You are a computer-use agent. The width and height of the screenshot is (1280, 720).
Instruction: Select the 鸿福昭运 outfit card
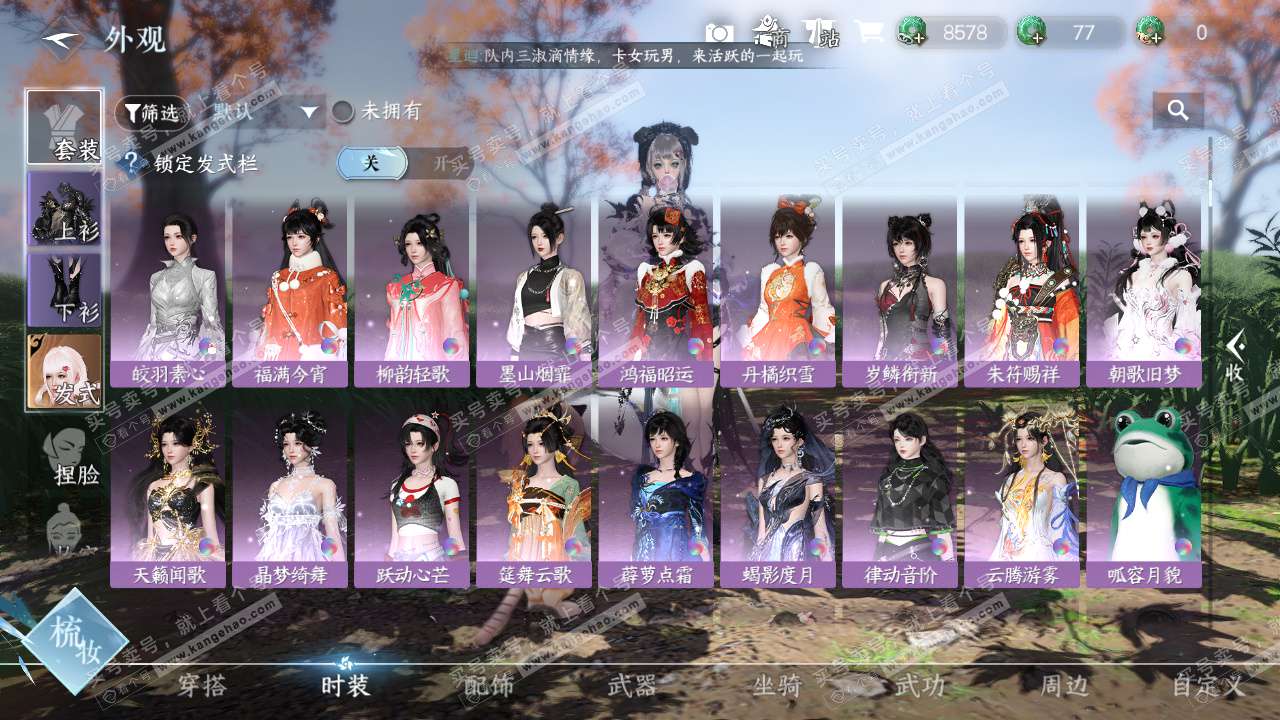pyautogui.click(x=656, y=290)
